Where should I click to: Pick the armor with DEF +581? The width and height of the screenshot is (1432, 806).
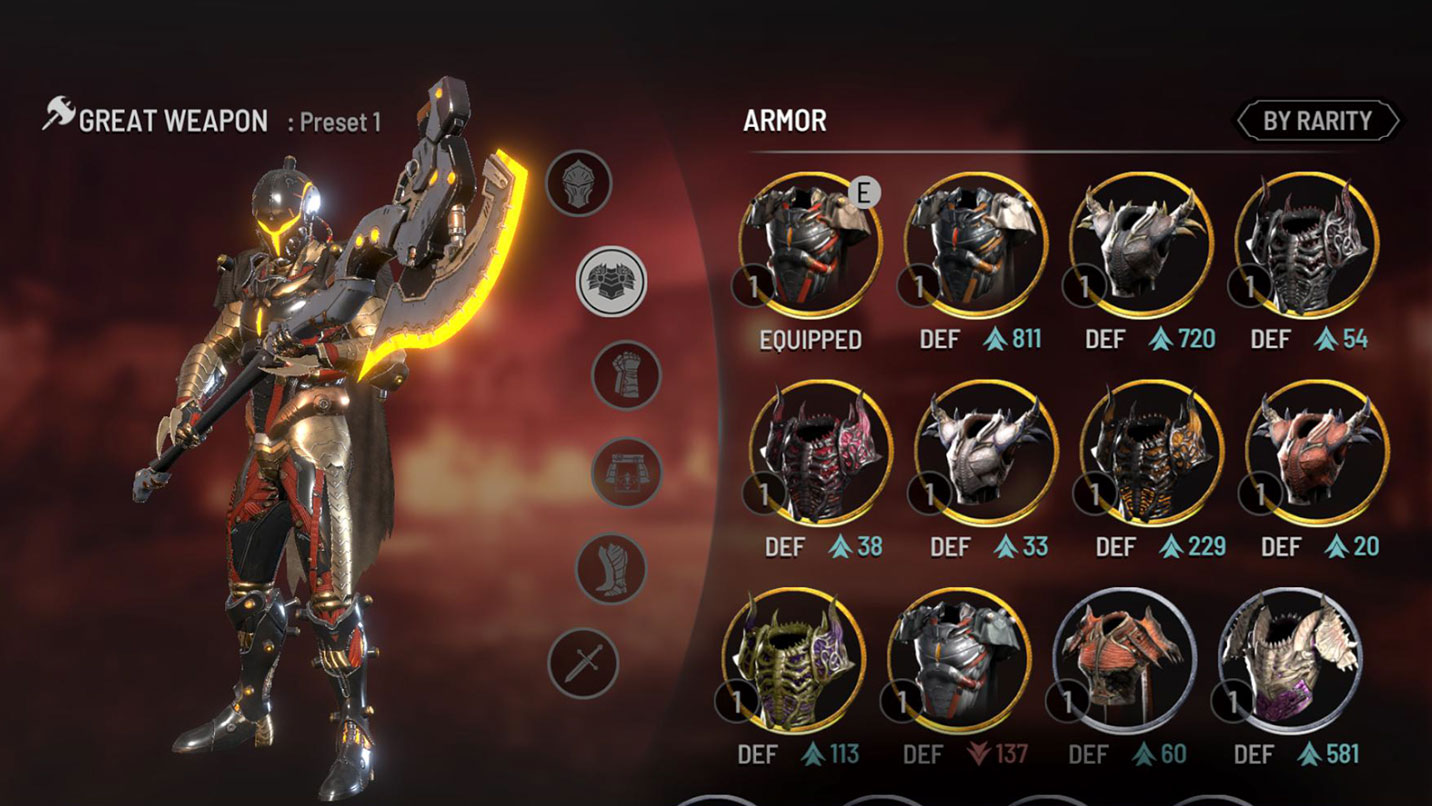coord(1291,660)
